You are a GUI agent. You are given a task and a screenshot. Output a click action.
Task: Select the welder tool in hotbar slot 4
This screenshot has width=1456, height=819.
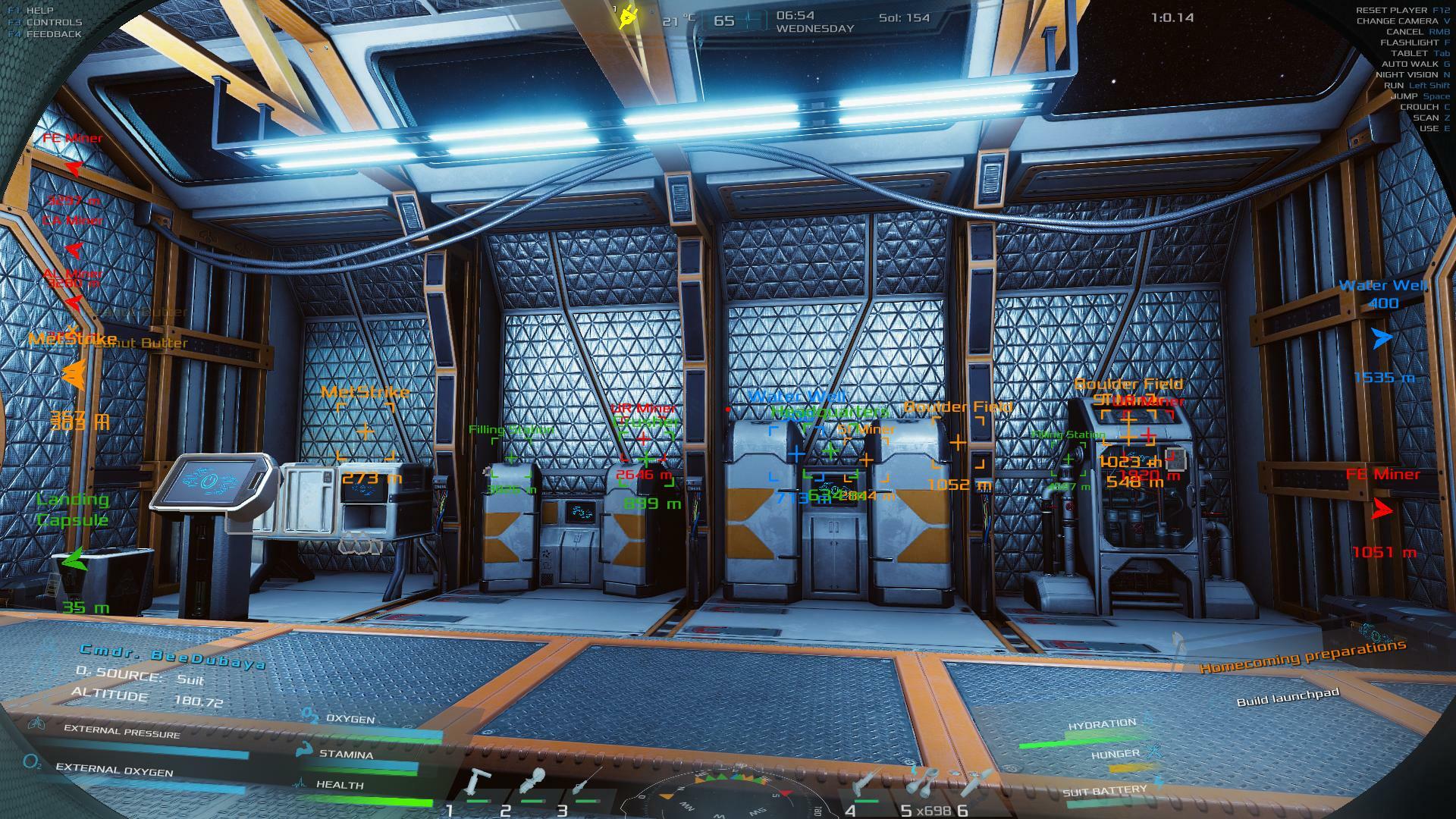[x=866, y=783]
